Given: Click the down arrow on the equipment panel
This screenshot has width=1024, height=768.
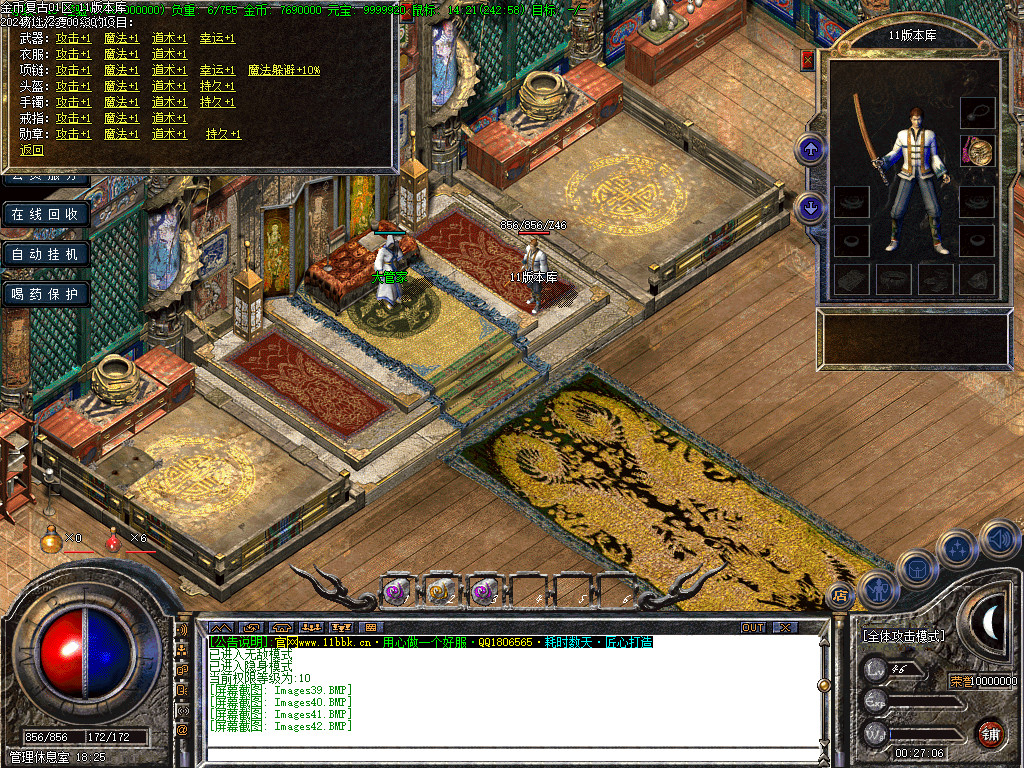Looking at the screenshot, I should 810,208.
